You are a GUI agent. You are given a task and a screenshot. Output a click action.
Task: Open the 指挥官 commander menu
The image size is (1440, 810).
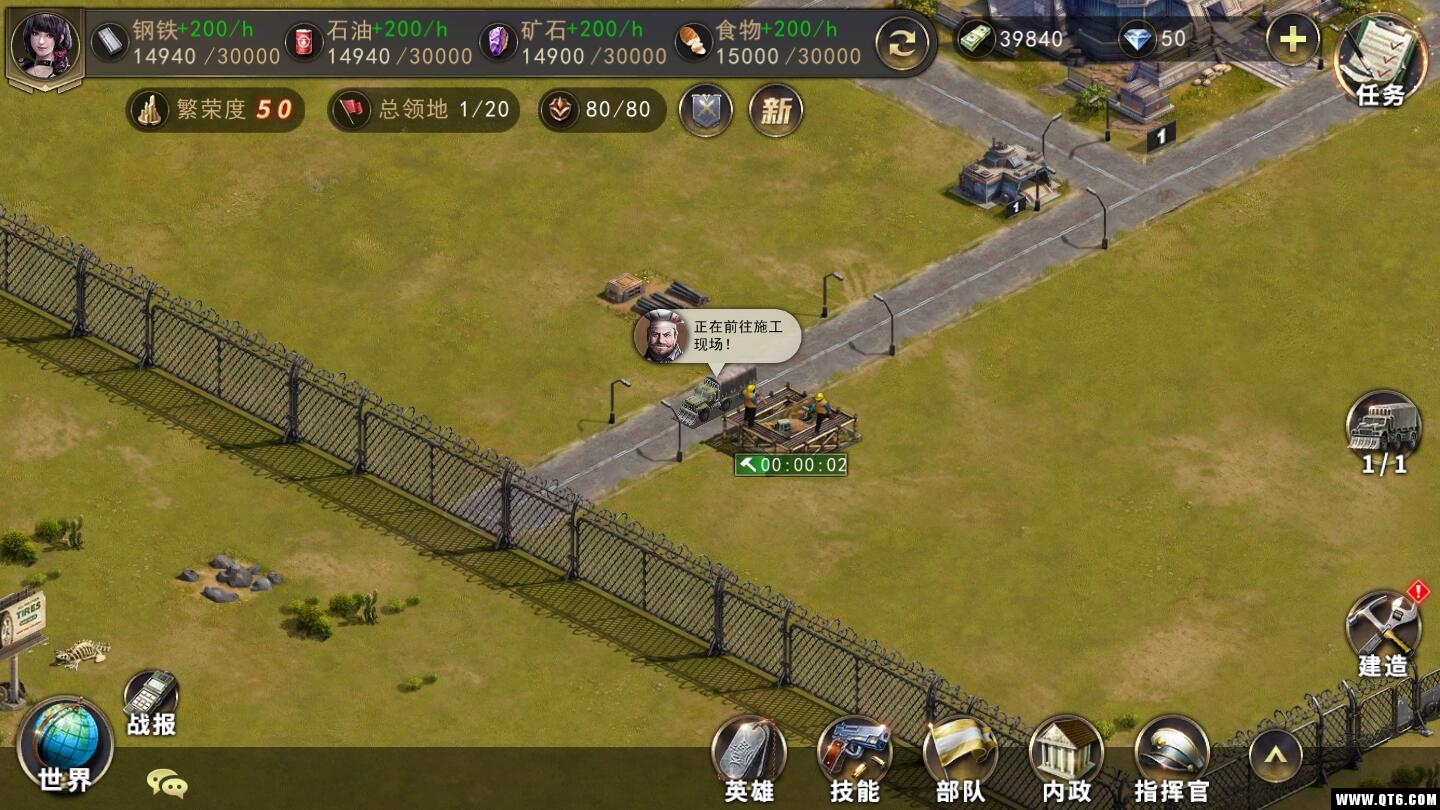tap(1172, 760)
